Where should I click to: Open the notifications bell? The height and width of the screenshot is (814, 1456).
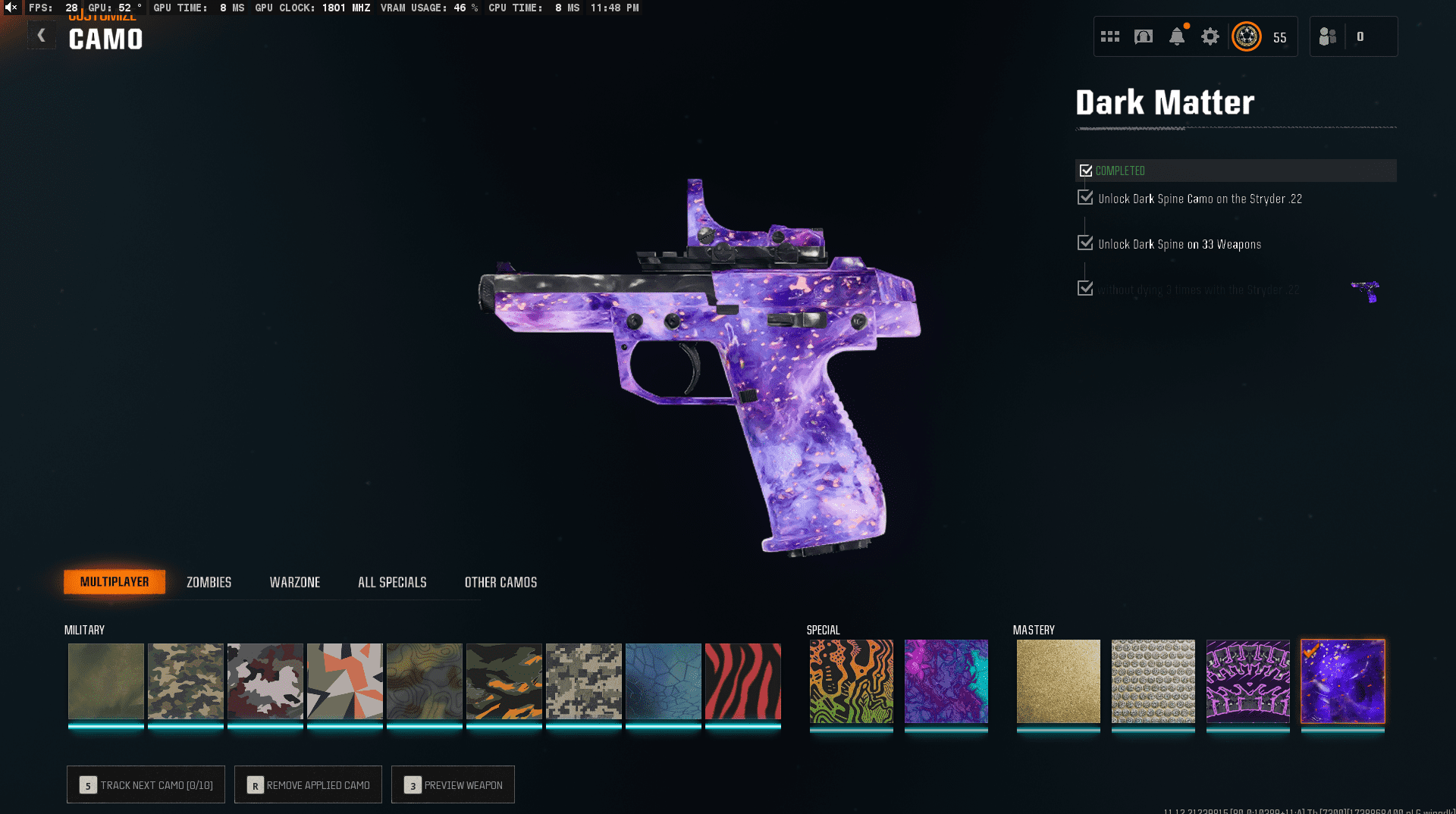tap(1176, 36)
